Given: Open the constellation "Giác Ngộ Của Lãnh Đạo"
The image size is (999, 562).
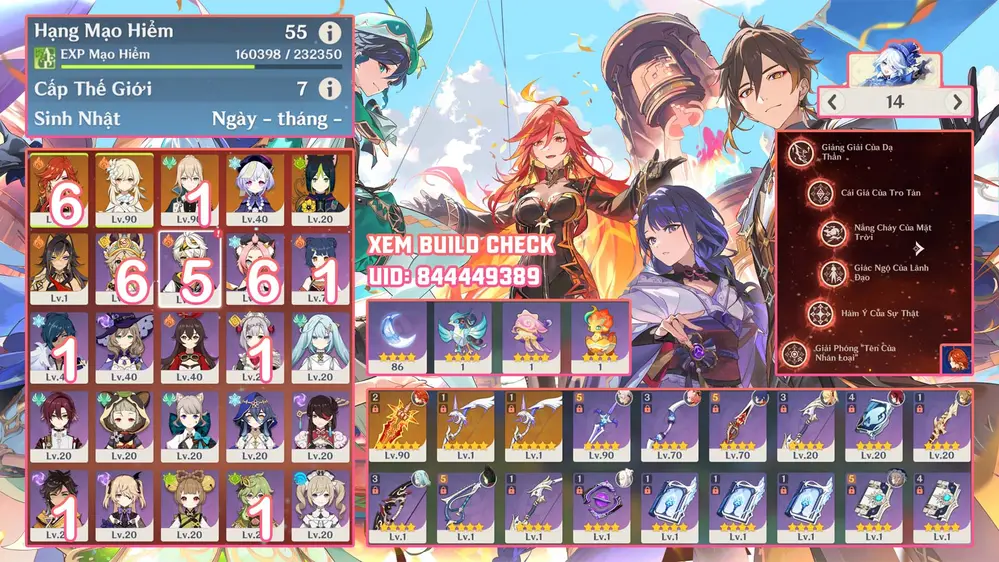Looking at the screenshot, I should pyautogui.click(x=832, y=273).
